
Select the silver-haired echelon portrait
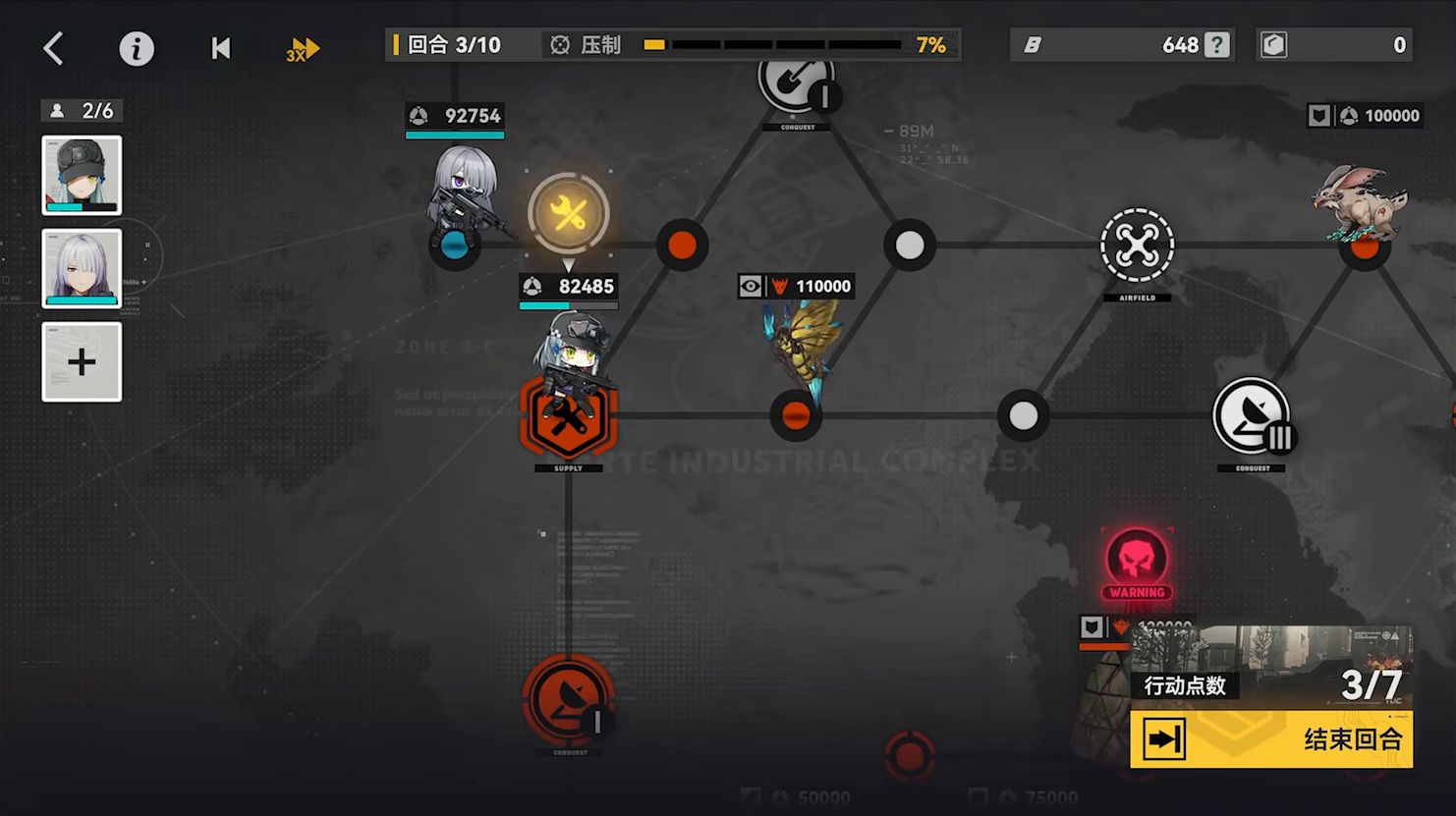pos(82,268)
